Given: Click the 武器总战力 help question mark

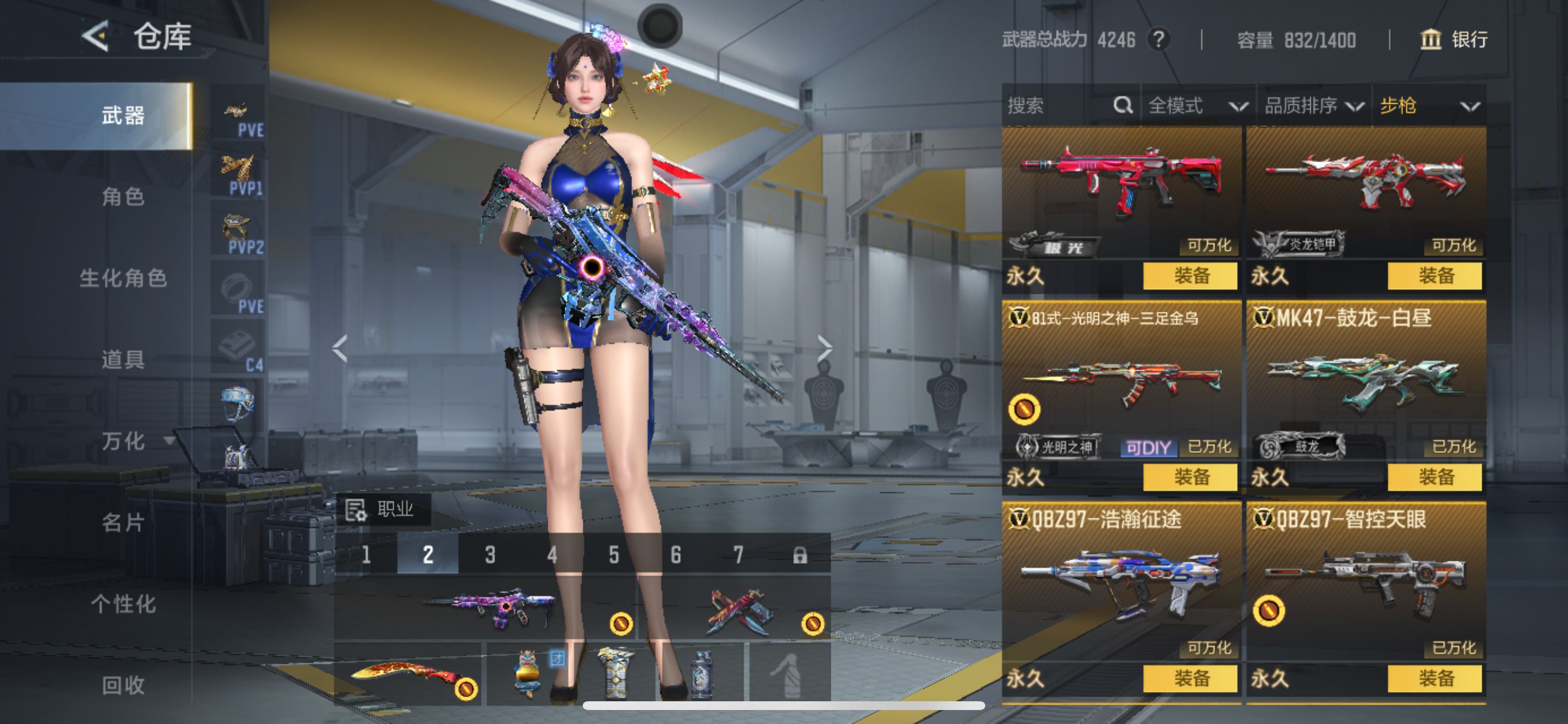Looking at the screenshot, I should click(1158, 40).
